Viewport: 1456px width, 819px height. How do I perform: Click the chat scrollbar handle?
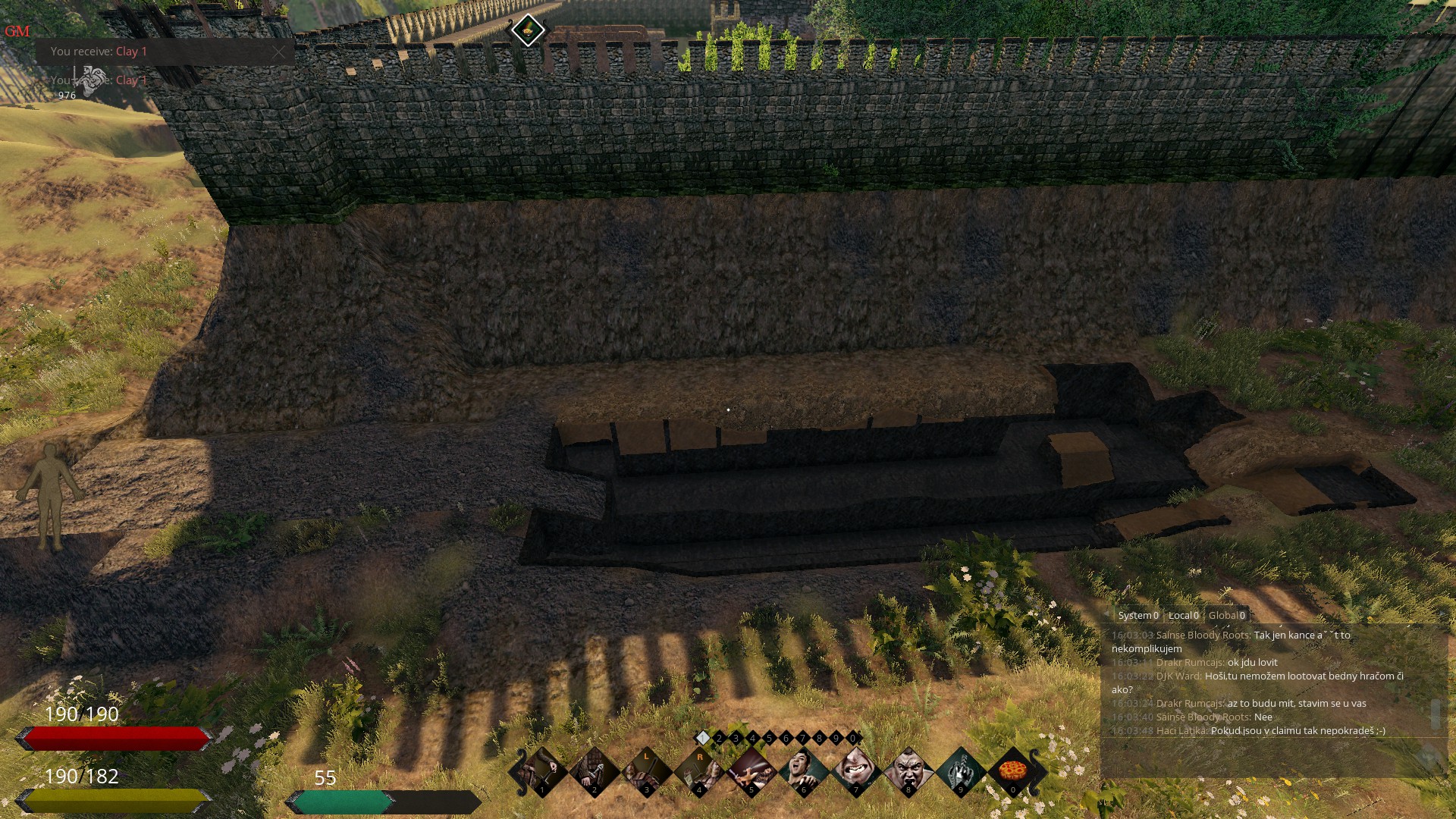[x=1434, y=714]
